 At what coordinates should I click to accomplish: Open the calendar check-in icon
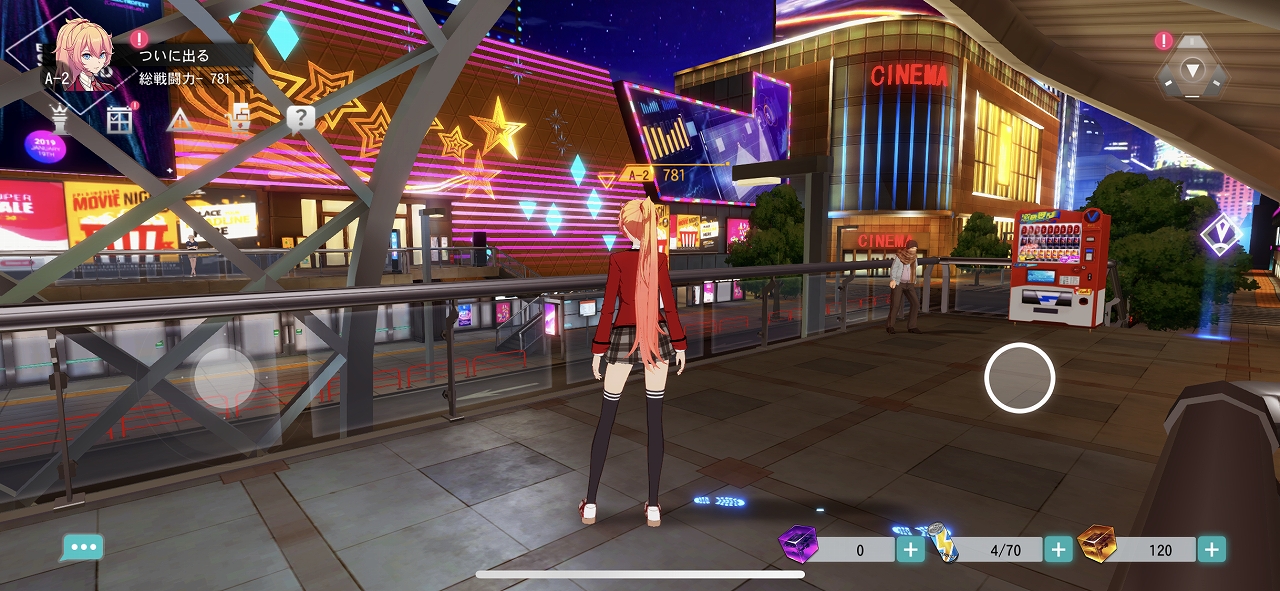(120, 120)
